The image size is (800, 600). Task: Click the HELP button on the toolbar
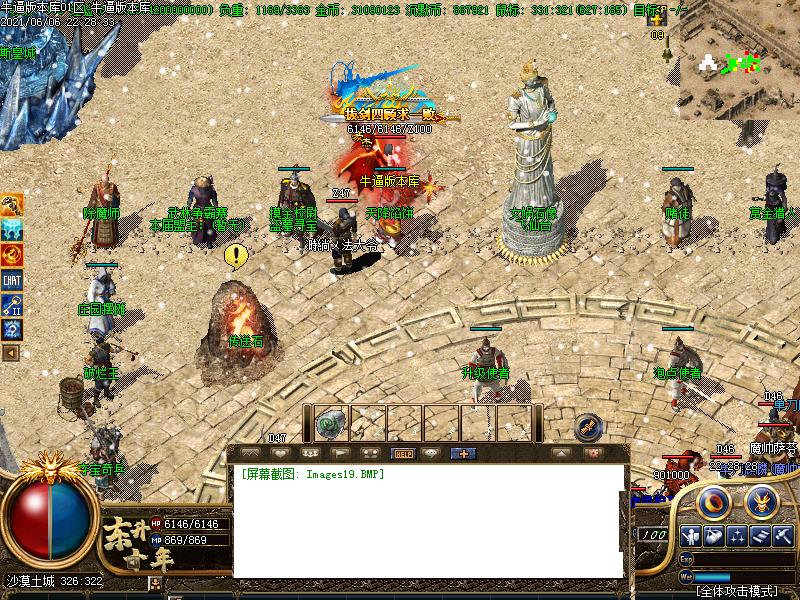coord(403,453)
